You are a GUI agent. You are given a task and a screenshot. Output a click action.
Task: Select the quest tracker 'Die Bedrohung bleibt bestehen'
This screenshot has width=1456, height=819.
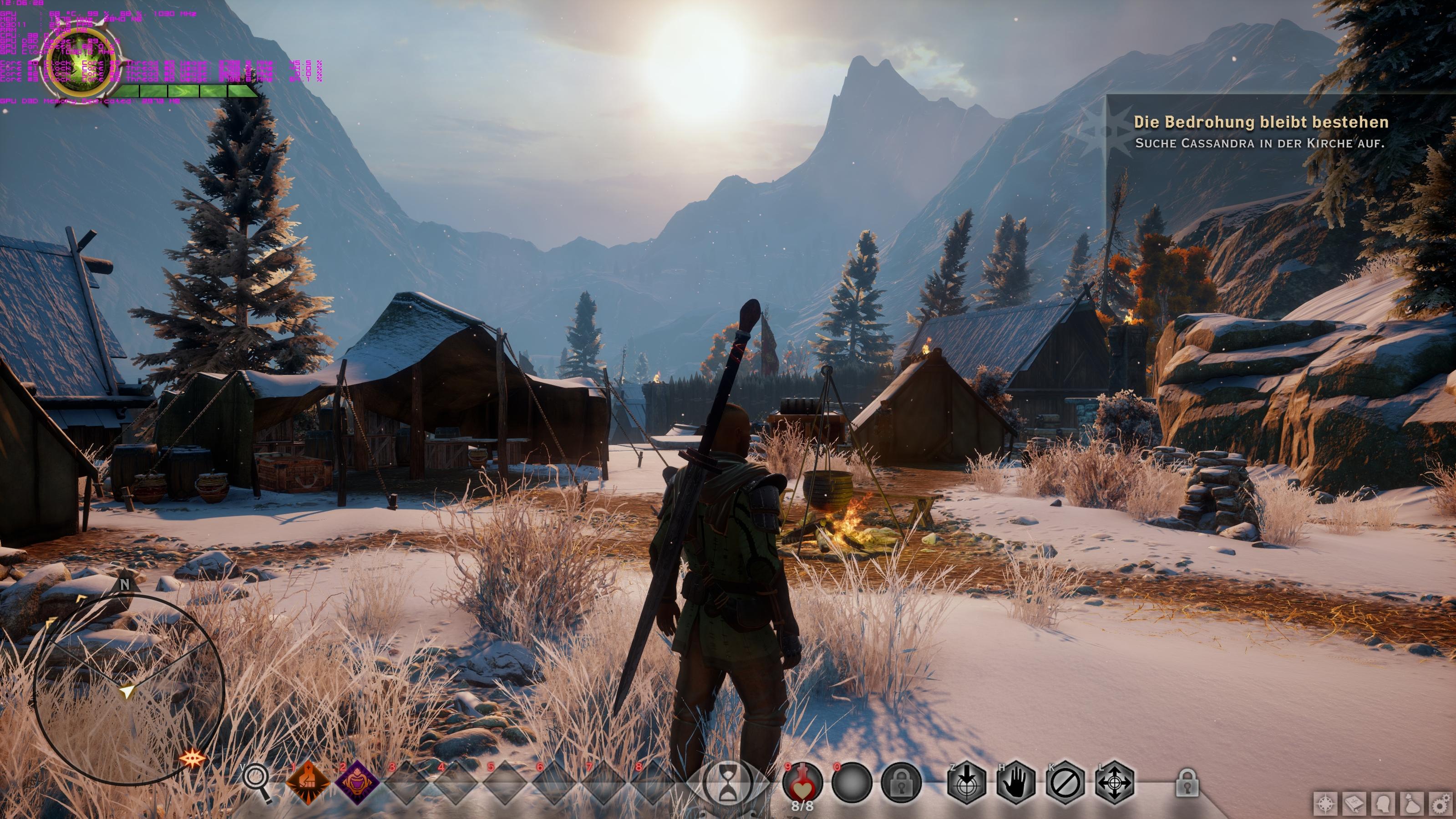click(1260, 122)
